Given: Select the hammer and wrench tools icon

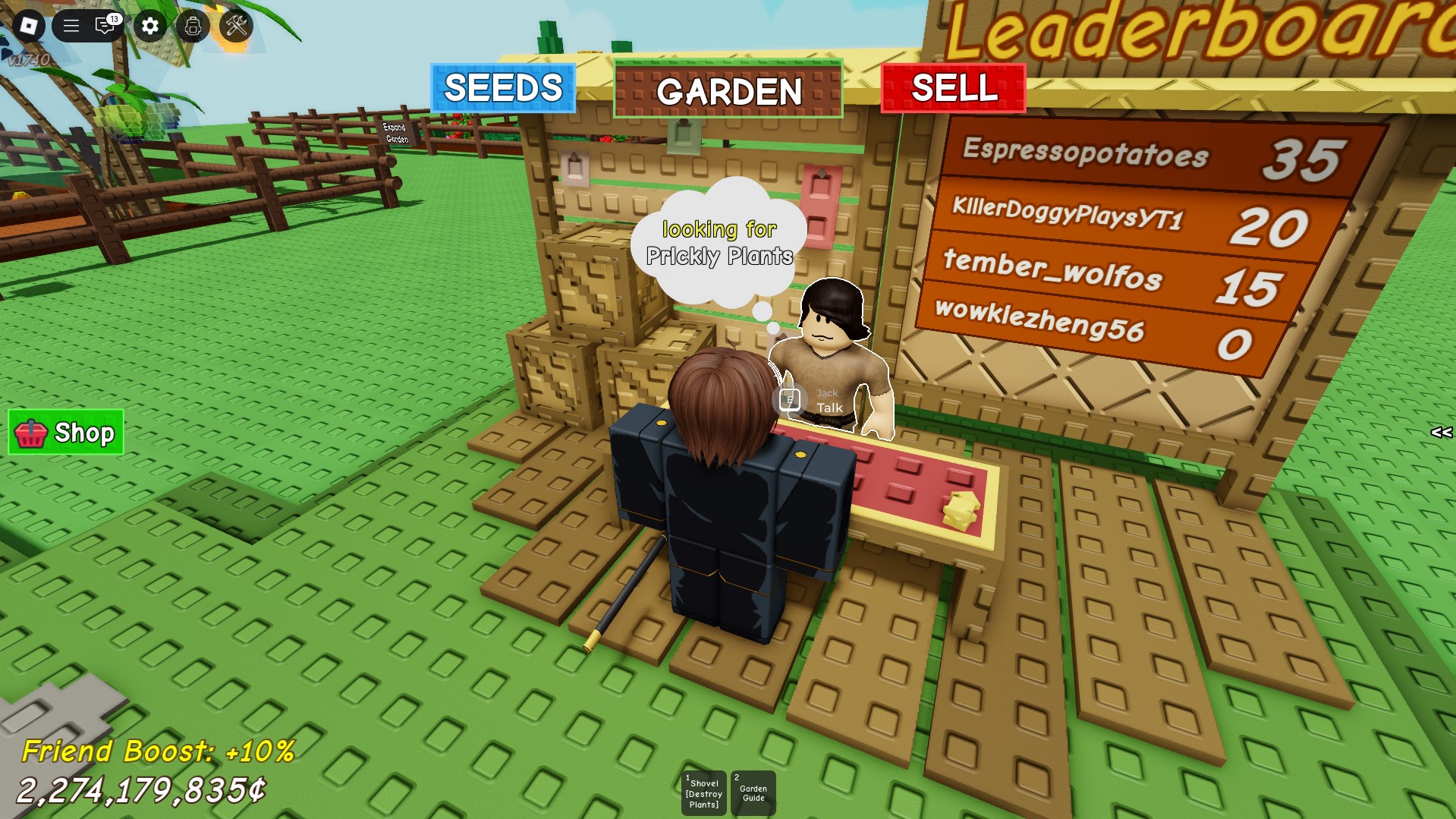Looking at the screenshot, I should (236, 25).
